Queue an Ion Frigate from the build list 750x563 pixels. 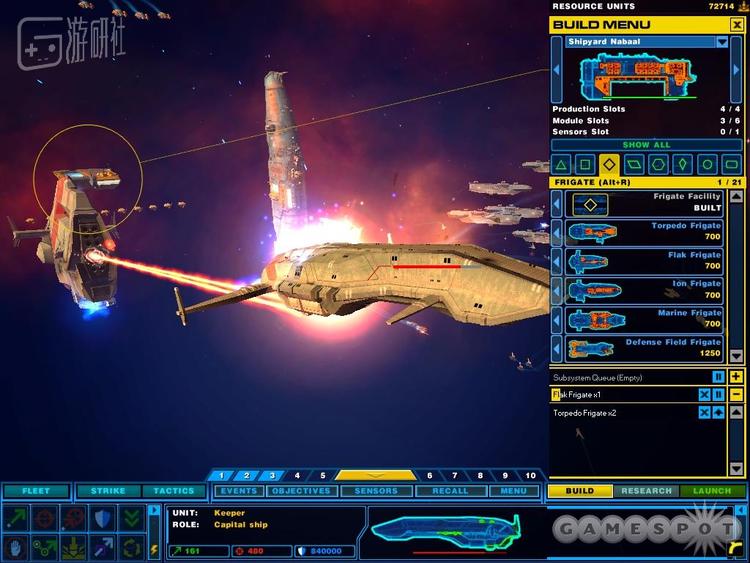[x=648, y=290]
